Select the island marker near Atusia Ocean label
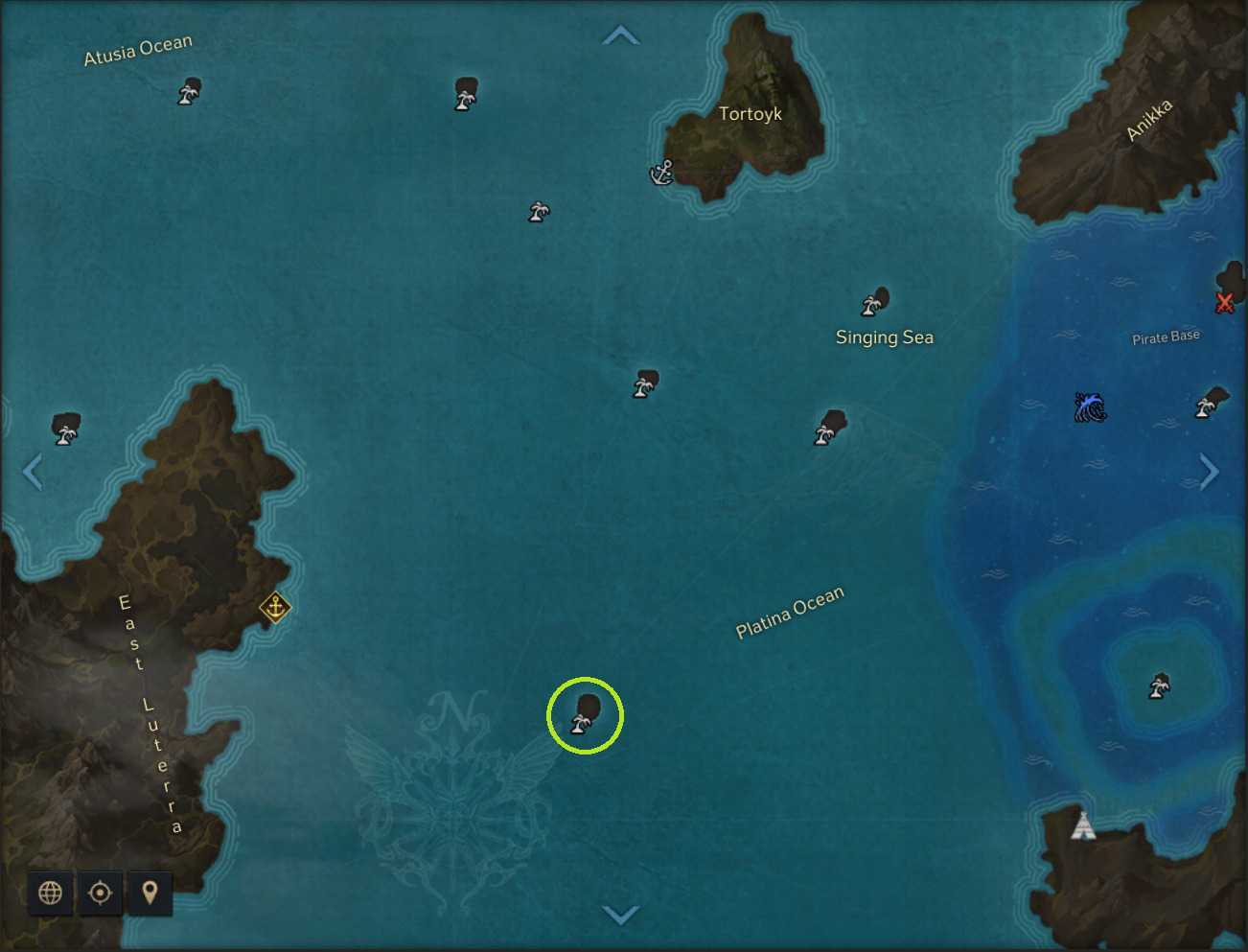Viewport: 1248px width, 952px height. [190, 92]
